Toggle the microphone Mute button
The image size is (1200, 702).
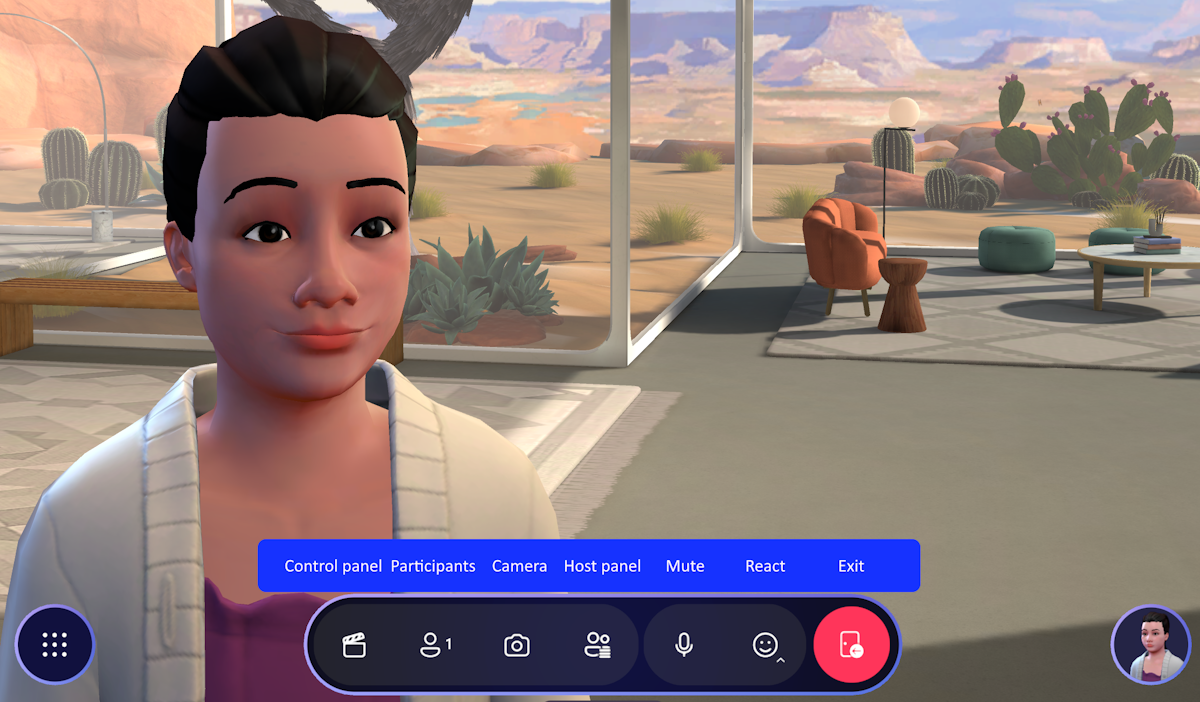[684, 646]
